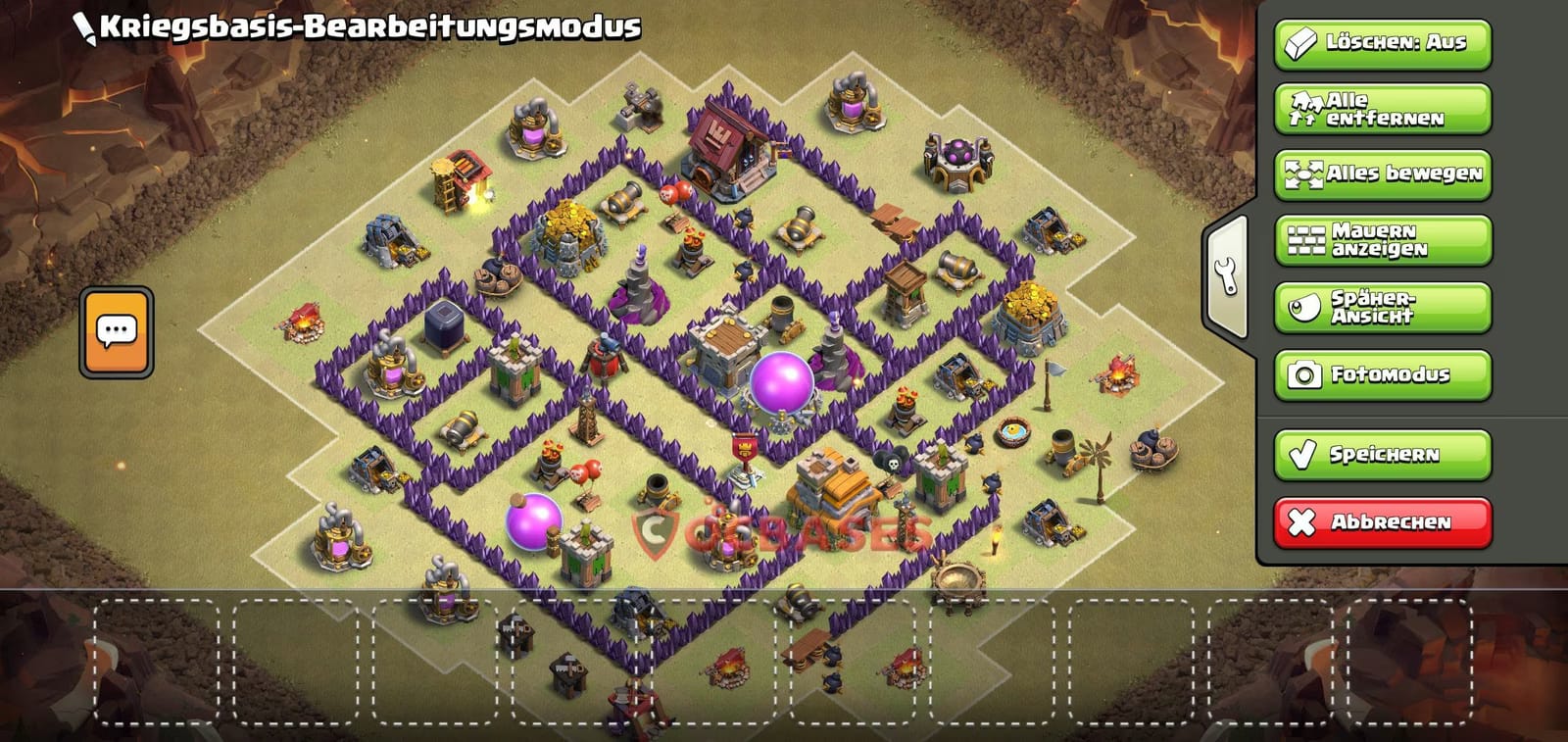Click the troops icon on Alle entfernen
This screenshot has width=1568, height=742.
(1303, 108)
